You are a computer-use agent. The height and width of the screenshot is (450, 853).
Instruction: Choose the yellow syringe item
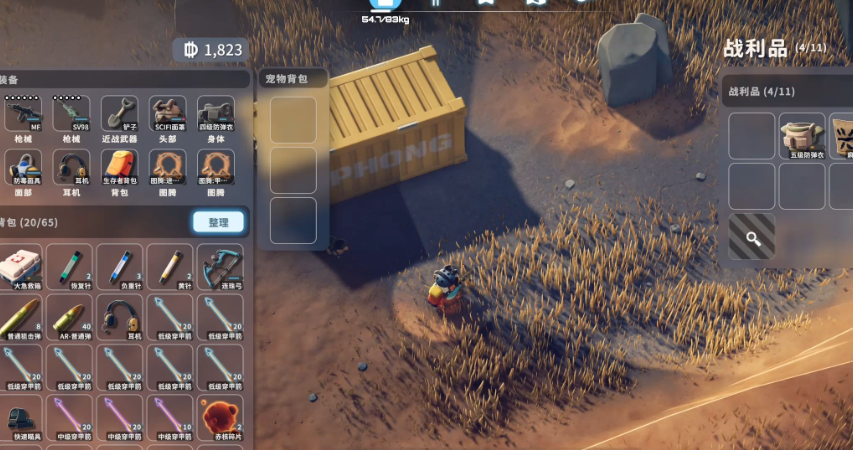tap(170, 268)
